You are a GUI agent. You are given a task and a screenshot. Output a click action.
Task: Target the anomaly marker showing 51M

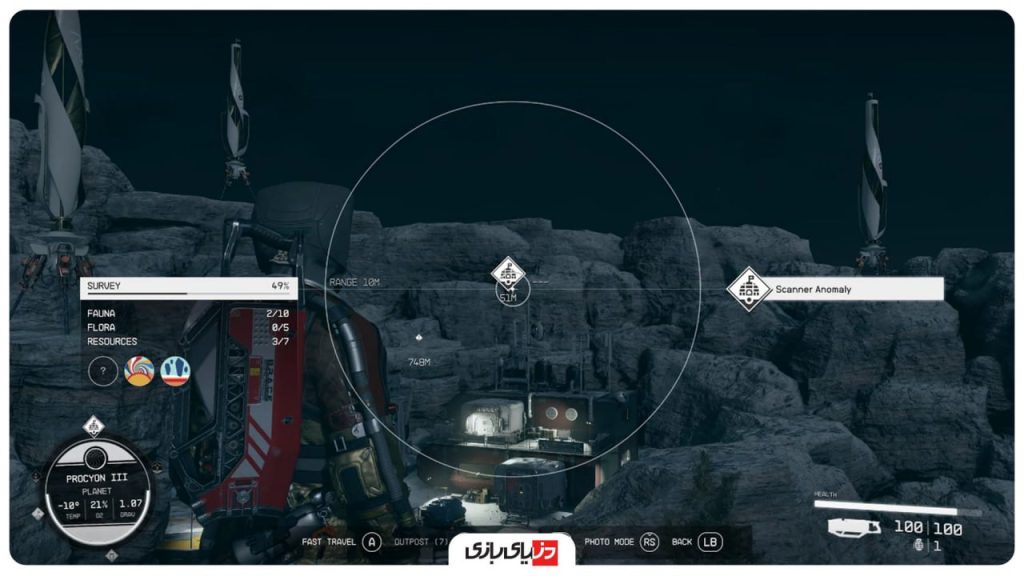pos(508,272)
